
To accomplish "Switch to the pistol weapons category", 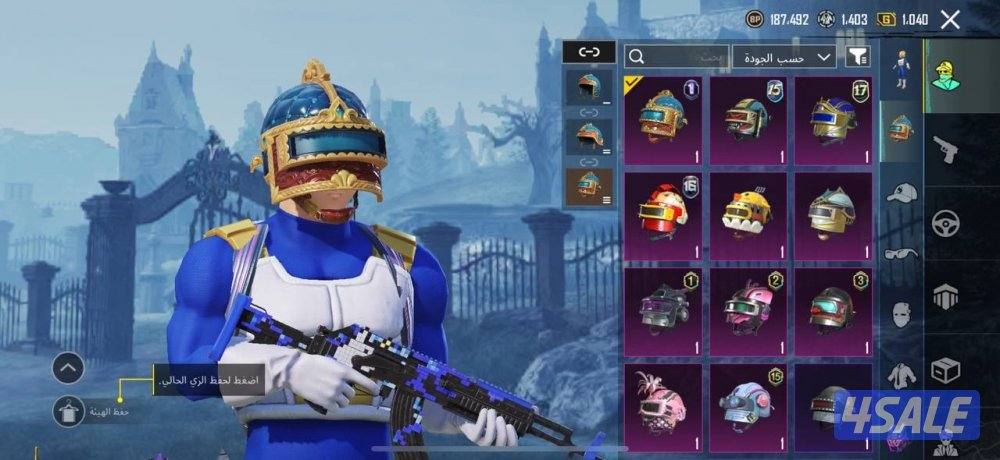I will click(x=943, y=150).
